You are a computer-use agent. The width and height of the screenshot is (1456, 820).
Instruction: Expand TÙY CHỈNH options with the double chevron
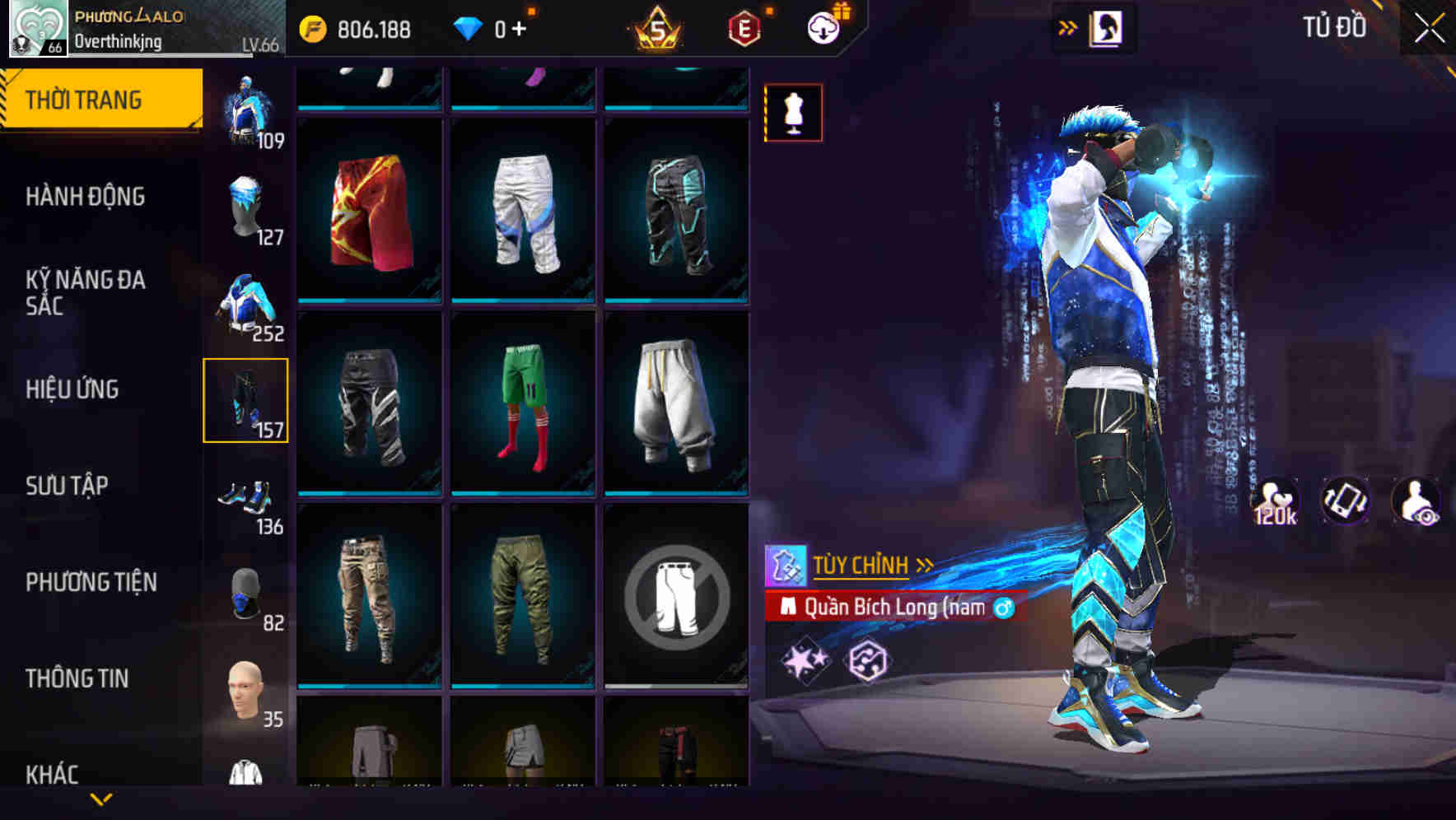(x=926, y=564)
